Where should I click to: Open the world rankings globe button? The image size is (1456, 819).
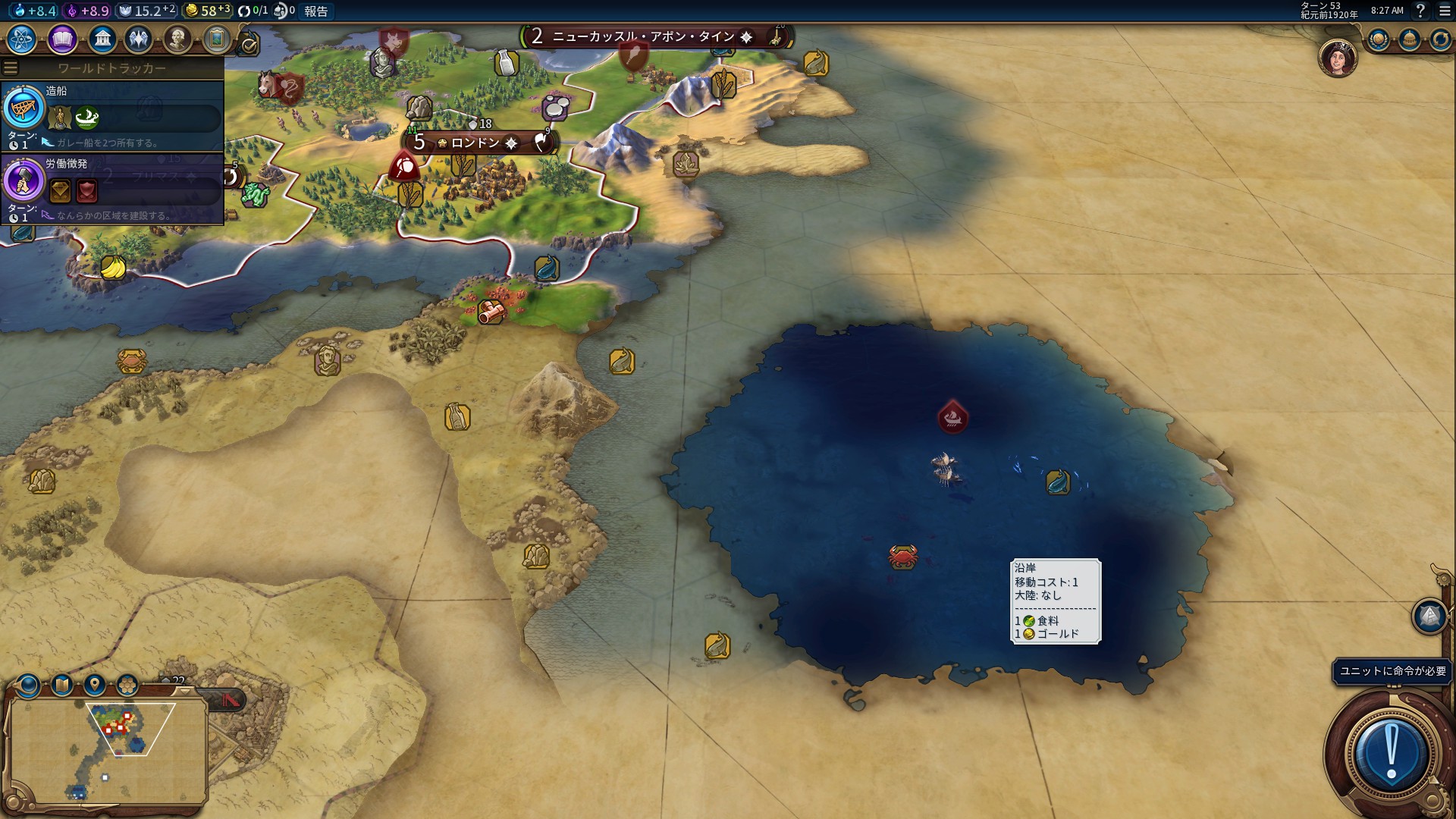pos(1378,39)
